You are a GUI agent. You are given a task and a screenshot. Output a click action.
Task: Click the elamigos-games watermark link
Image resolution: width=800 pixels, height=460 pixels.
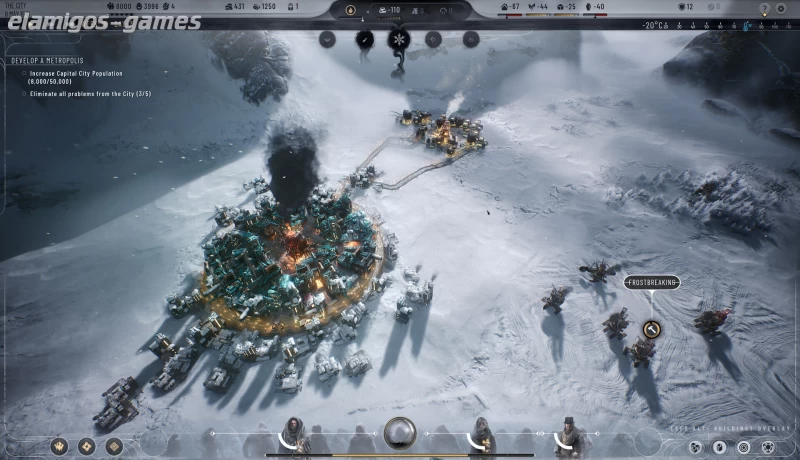click(103, 21)
